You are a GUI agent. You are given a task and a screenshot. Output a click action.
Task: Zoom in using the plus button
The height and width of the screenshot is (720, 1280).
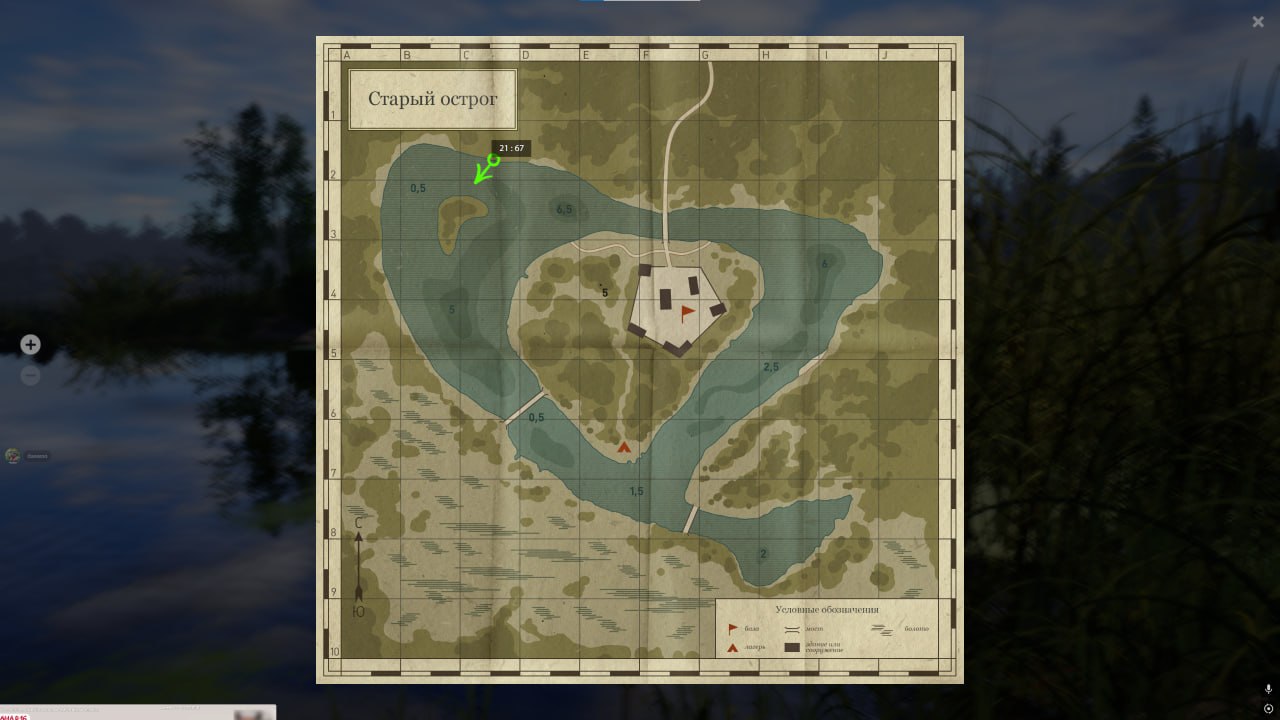coord(30,344)
